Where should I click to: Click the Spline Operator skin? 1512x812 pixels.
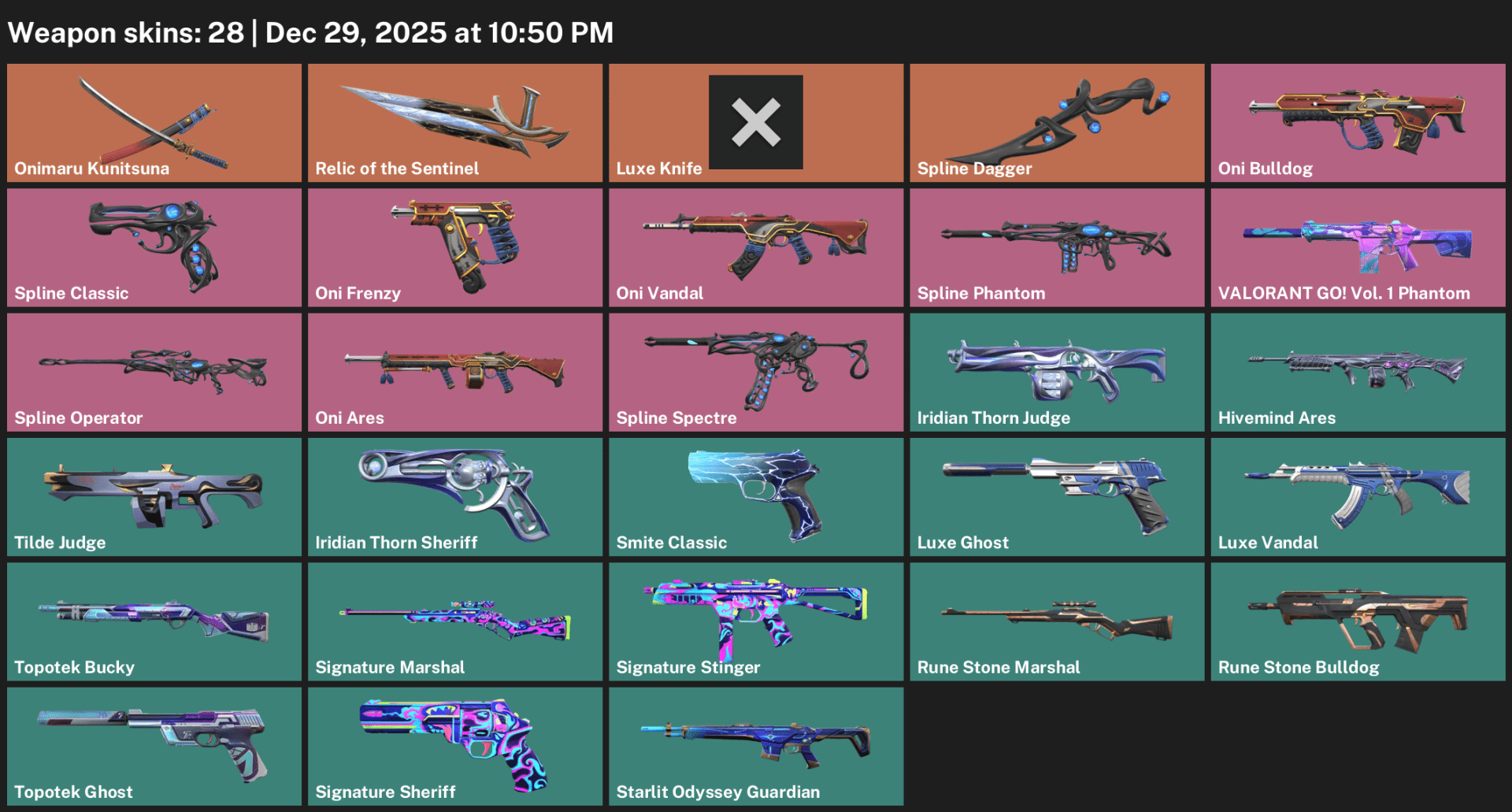154,372
